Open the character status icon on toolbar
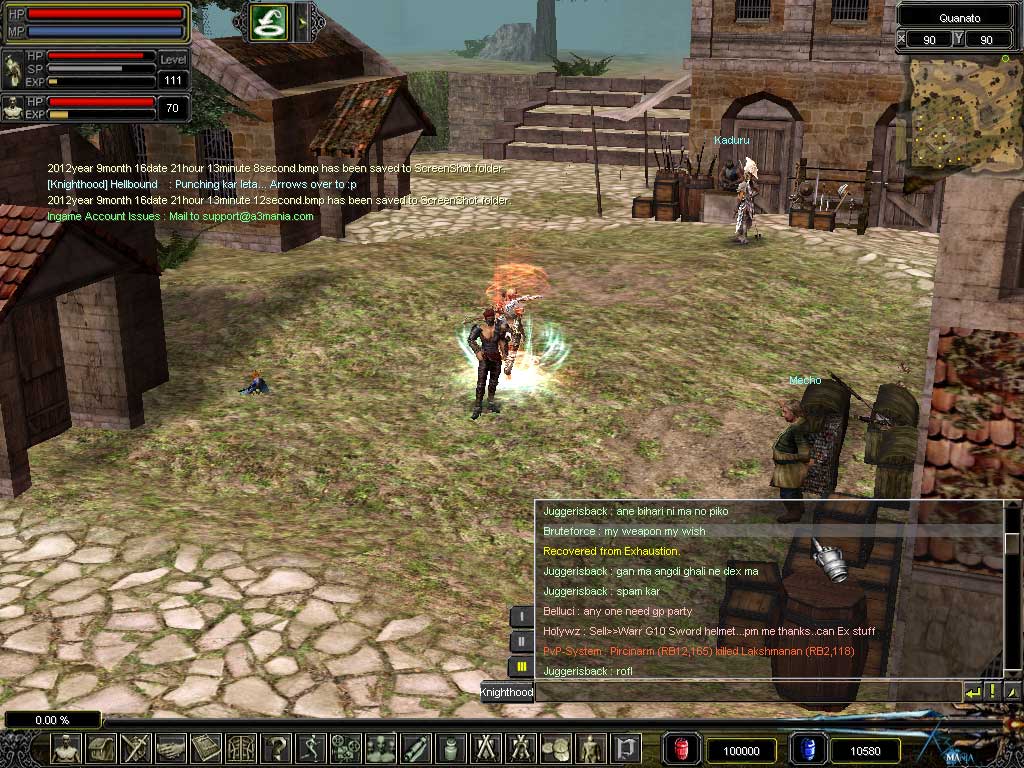Screen dimensions: 1024x768 [x=66, y=748]
